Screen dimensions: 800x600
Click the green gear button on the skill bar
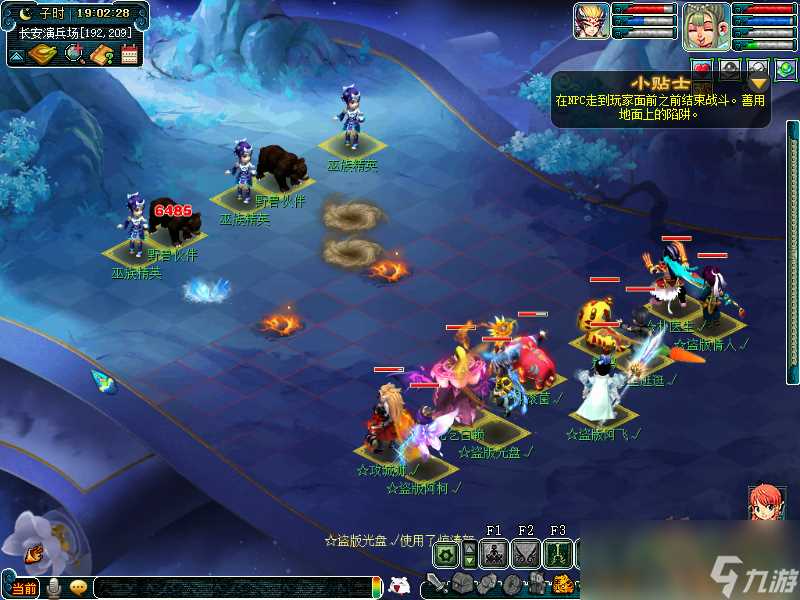(446, 553)
